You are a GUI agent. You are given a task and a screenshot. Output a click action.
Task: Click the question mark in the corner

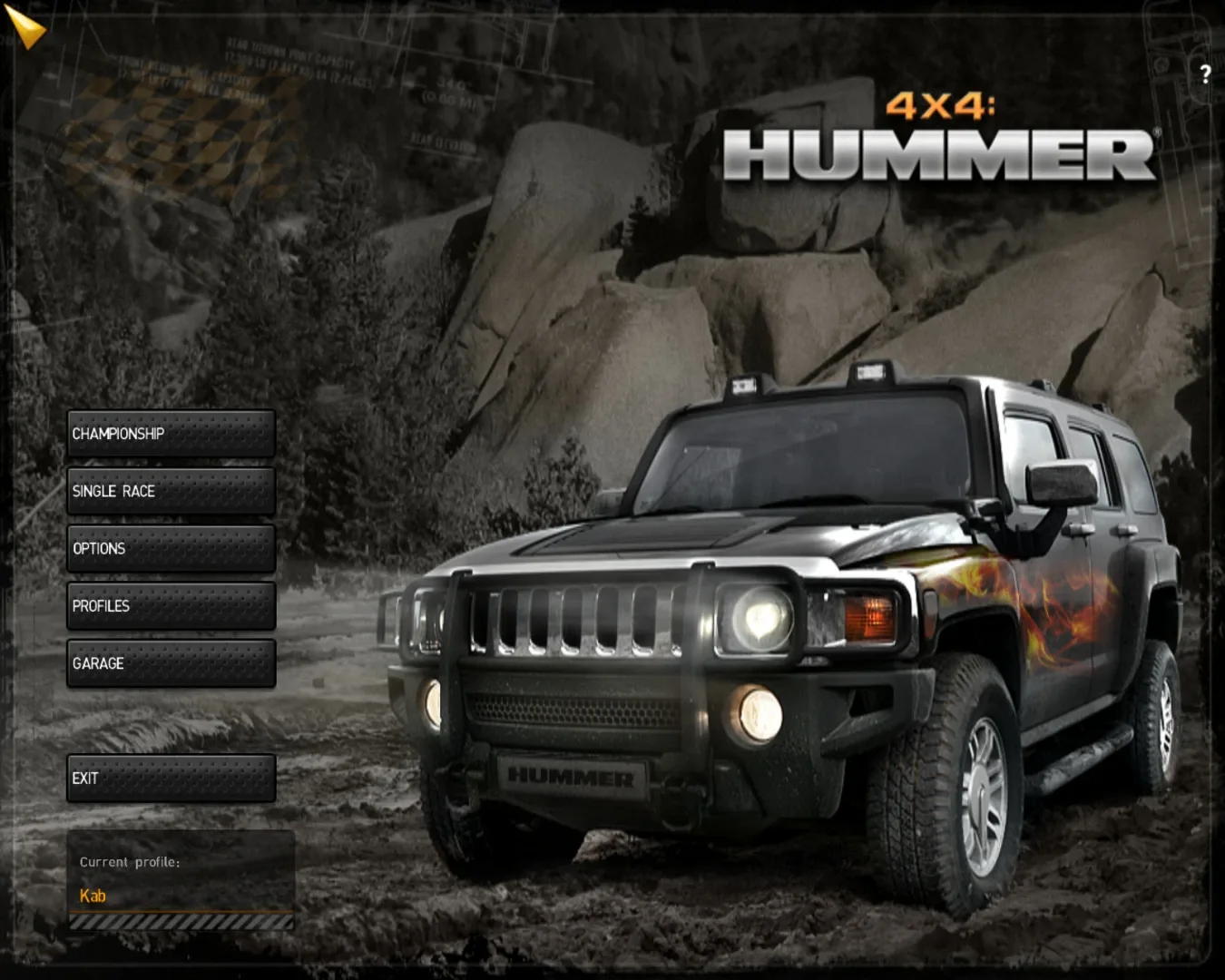click(1204, 73)
